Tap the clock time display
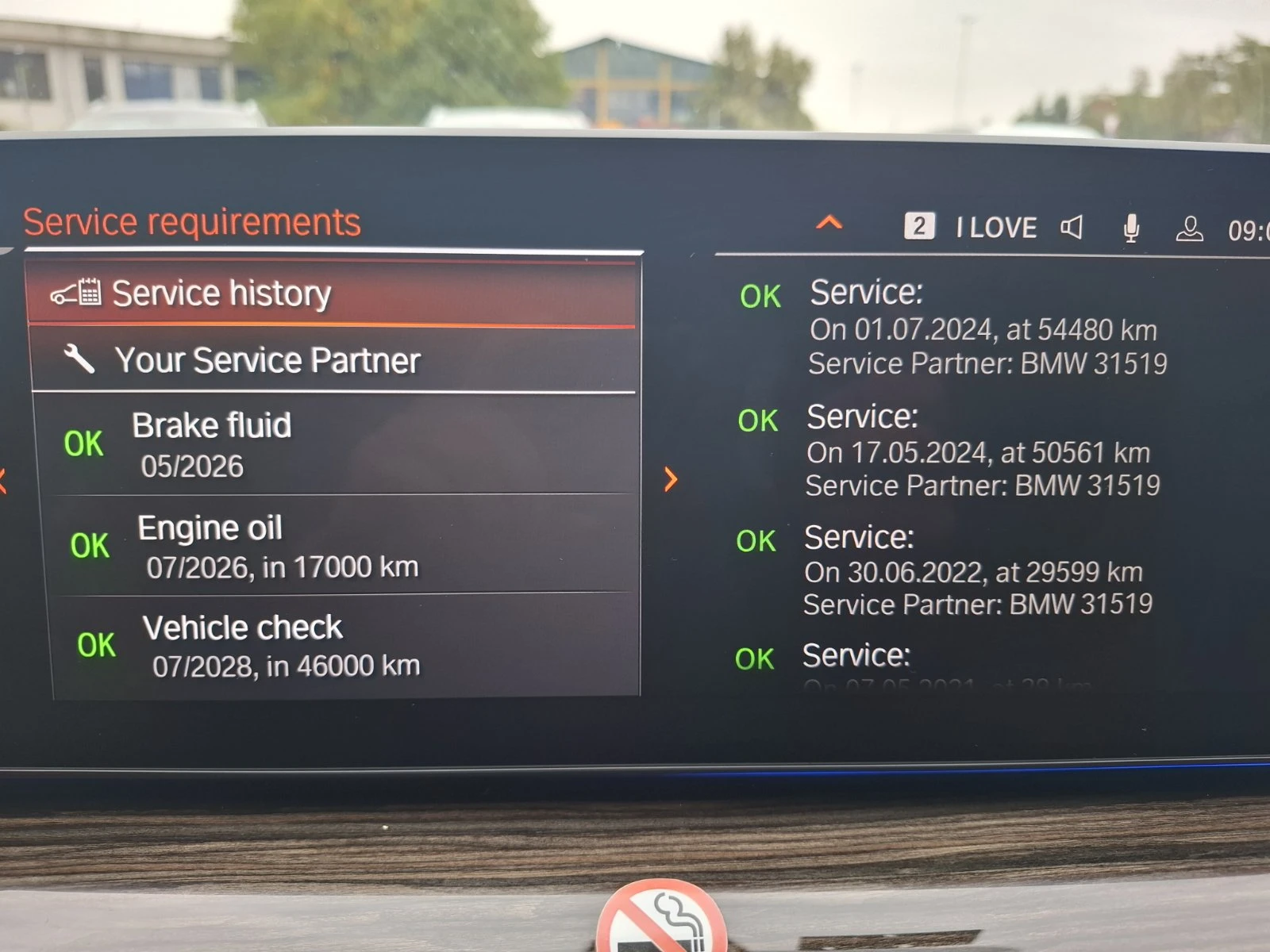This screenshot has height=952, width=1270. tap(1254, 228)
